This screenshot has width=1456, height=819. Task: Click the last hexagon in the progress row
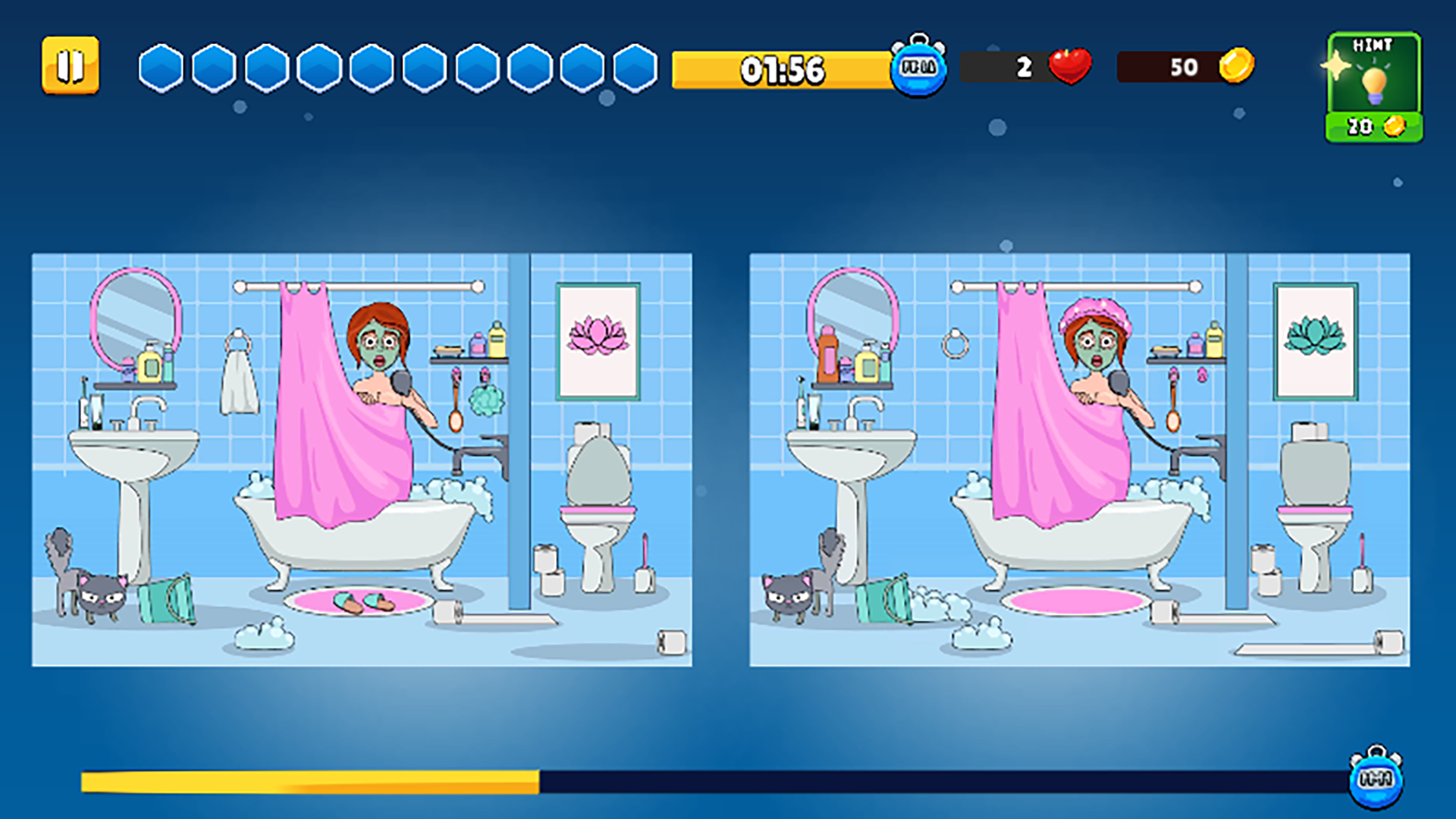coord(635,68)
